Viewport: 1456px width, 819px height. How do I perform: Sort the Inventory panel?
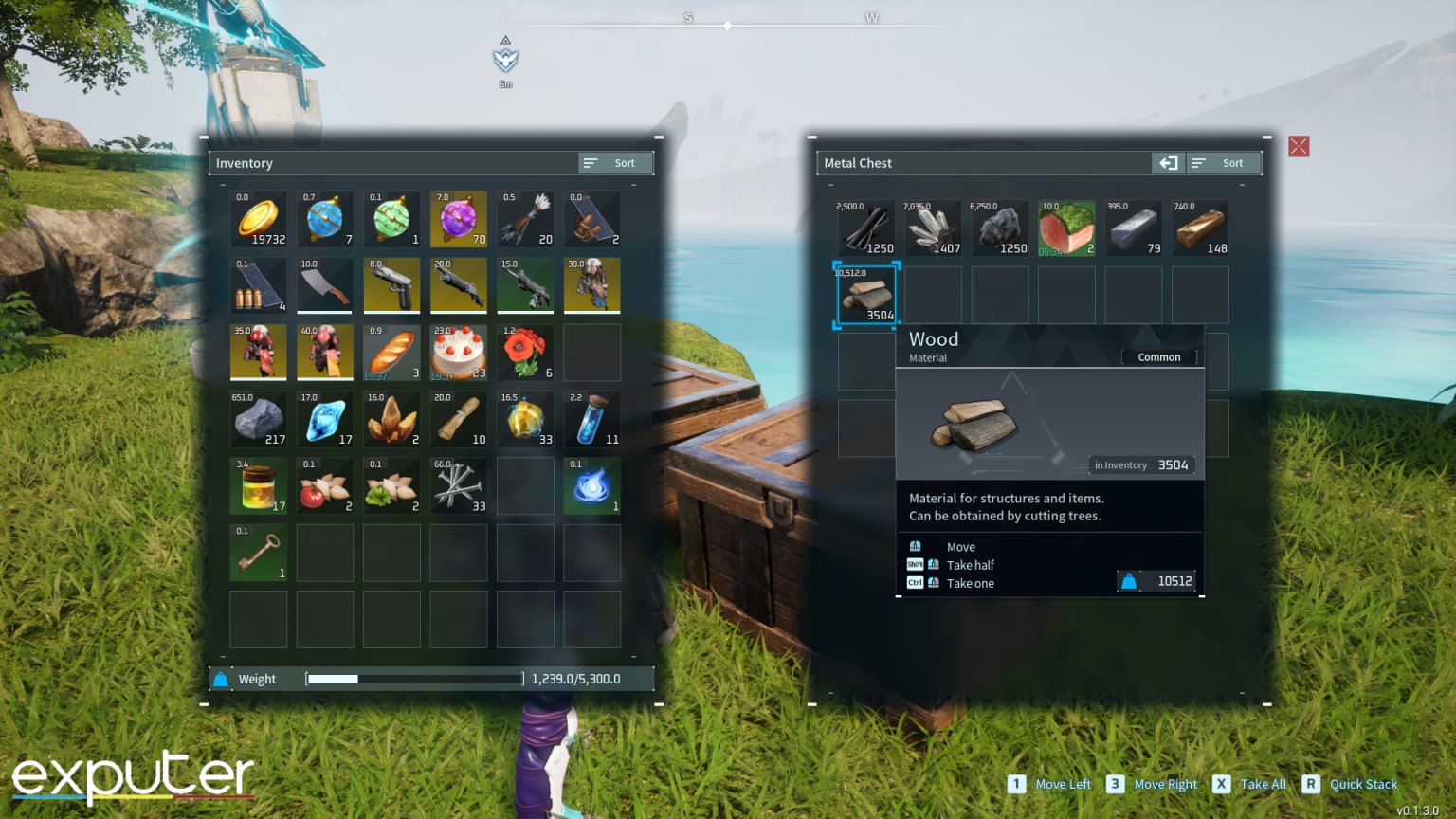tap(614, 163)
